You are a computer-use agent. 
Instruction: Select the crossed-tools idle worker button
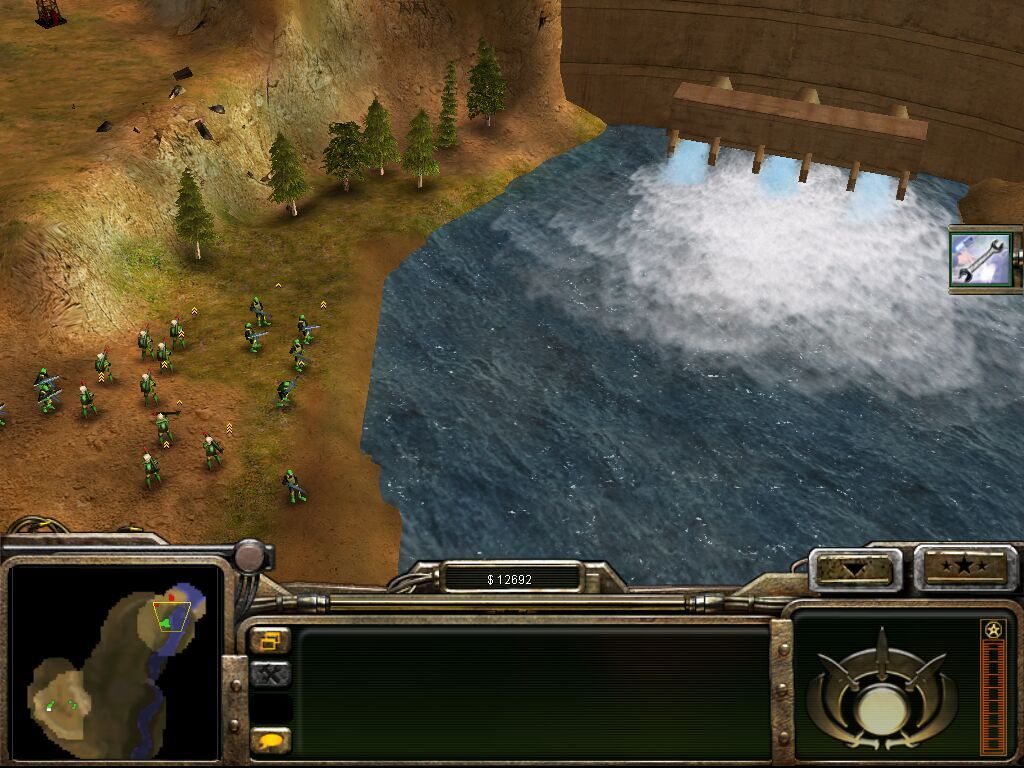coord(270,674)
